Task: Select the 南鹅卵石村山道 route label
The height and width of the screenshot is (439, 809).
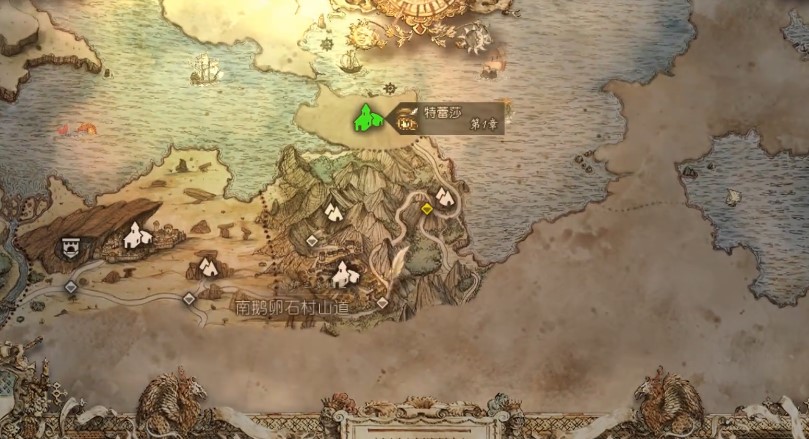Action: (x=292, y=306)
